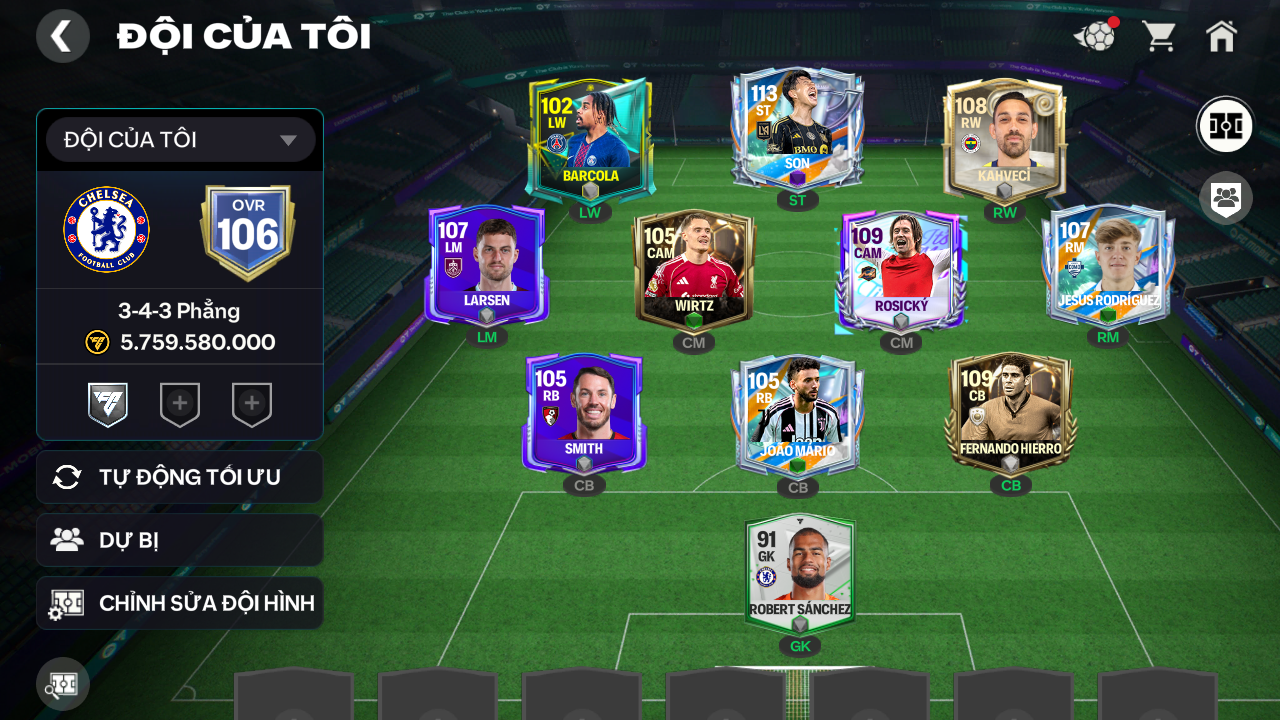This screenshot has width=1280, height=720.
Task: Select the Rosický player card
Action: (x=901, y=270)
